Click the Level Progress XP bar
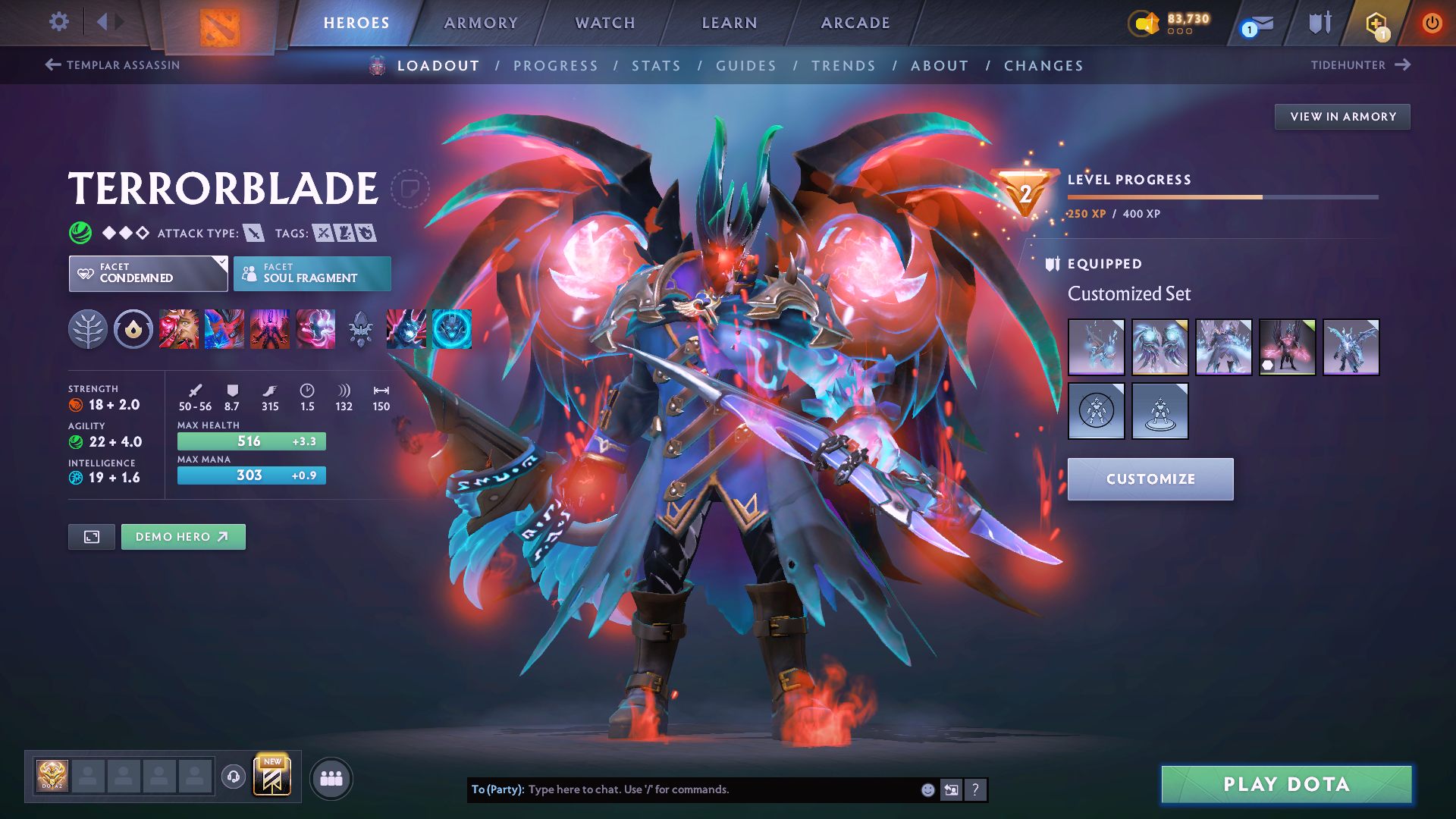 click(1222, 196)
